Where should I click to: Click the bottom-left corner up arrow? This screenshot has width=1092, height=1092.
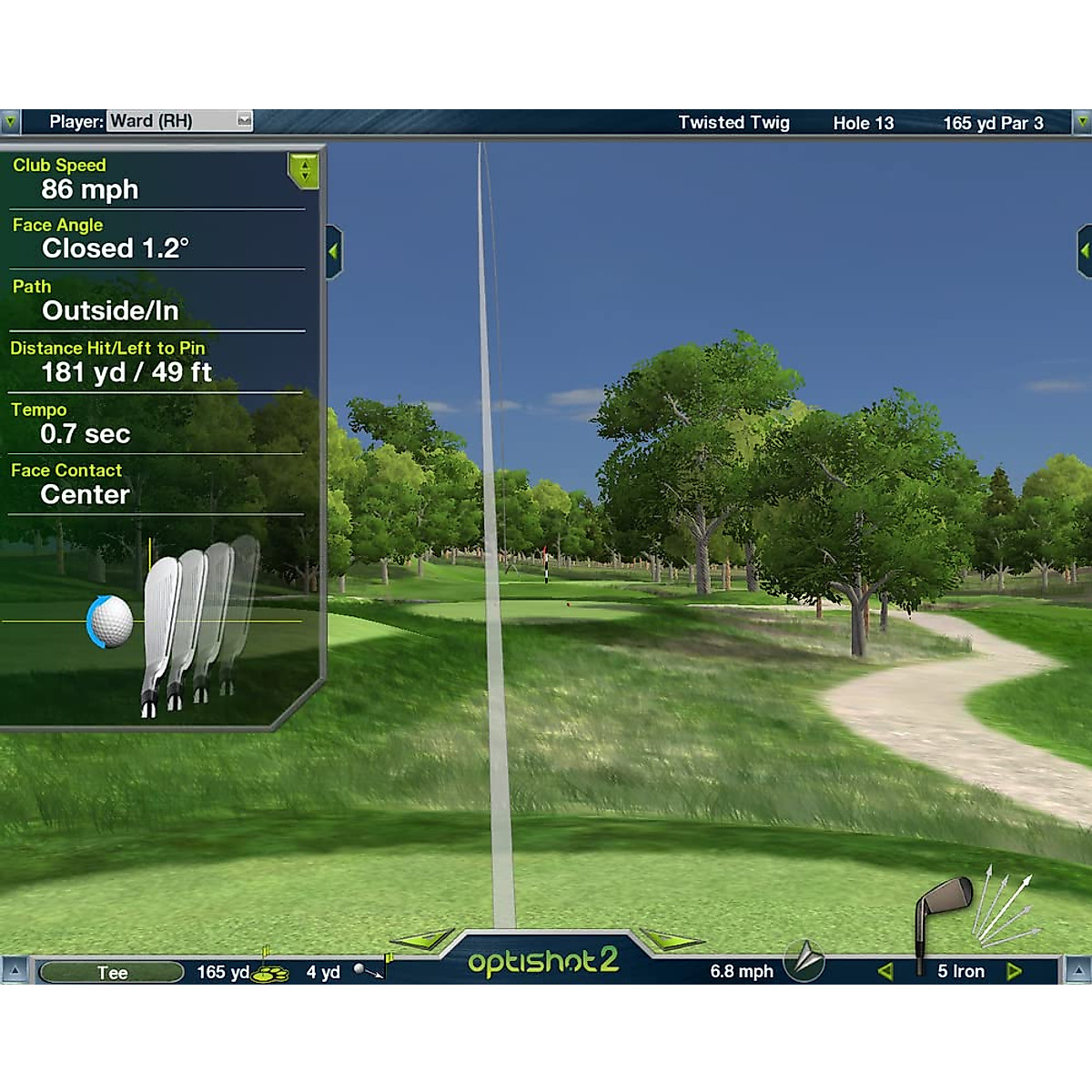pos(14,971)
